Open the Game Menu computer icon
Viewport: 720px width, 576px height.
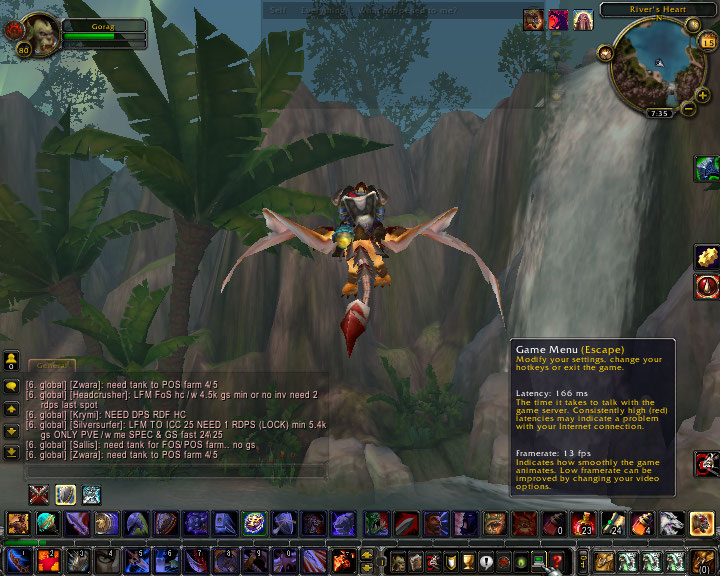click(x=537, y=561)
